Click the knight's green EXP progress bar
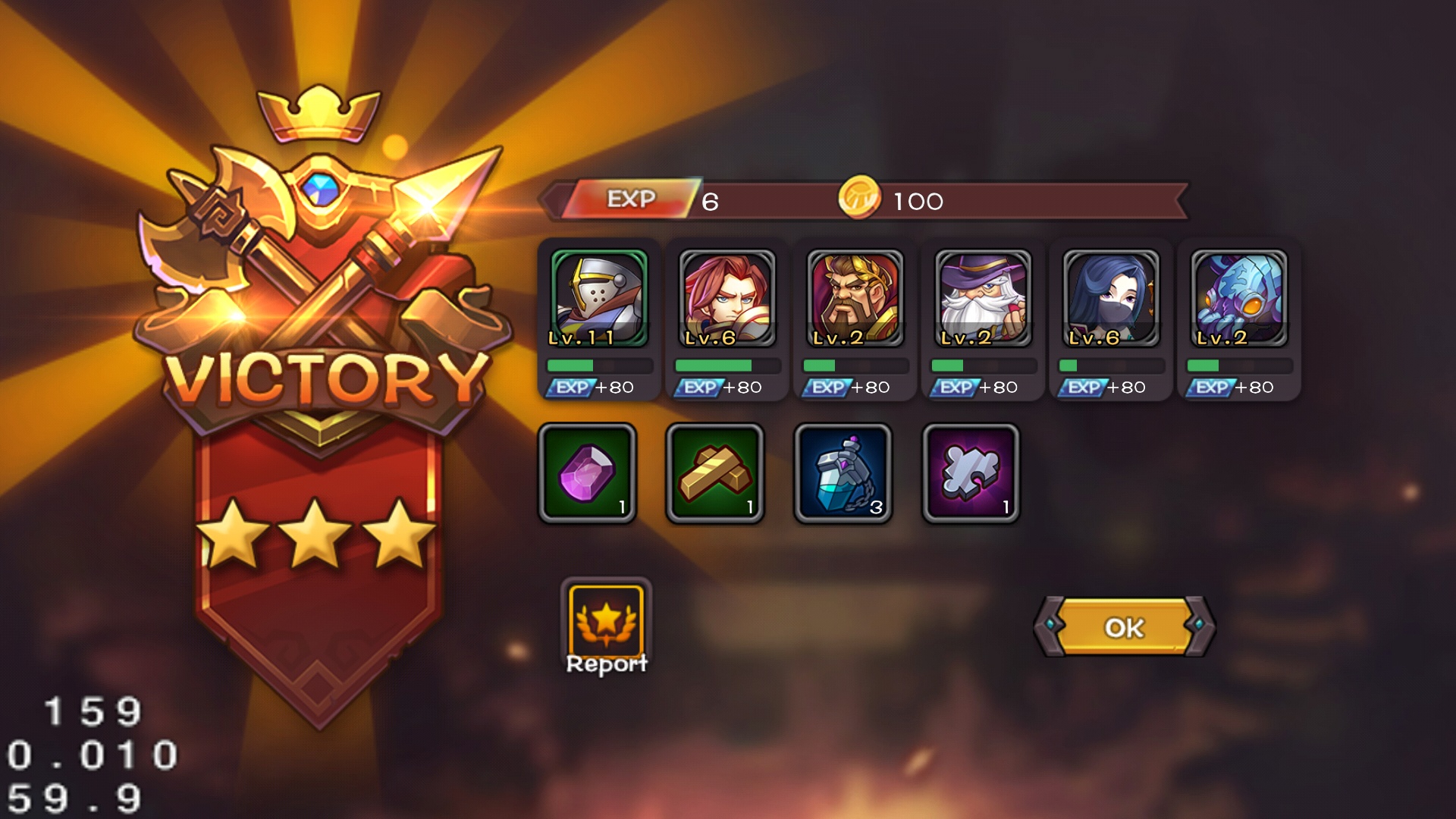This screenshot has width=1456, height=819. coord(595,364)
